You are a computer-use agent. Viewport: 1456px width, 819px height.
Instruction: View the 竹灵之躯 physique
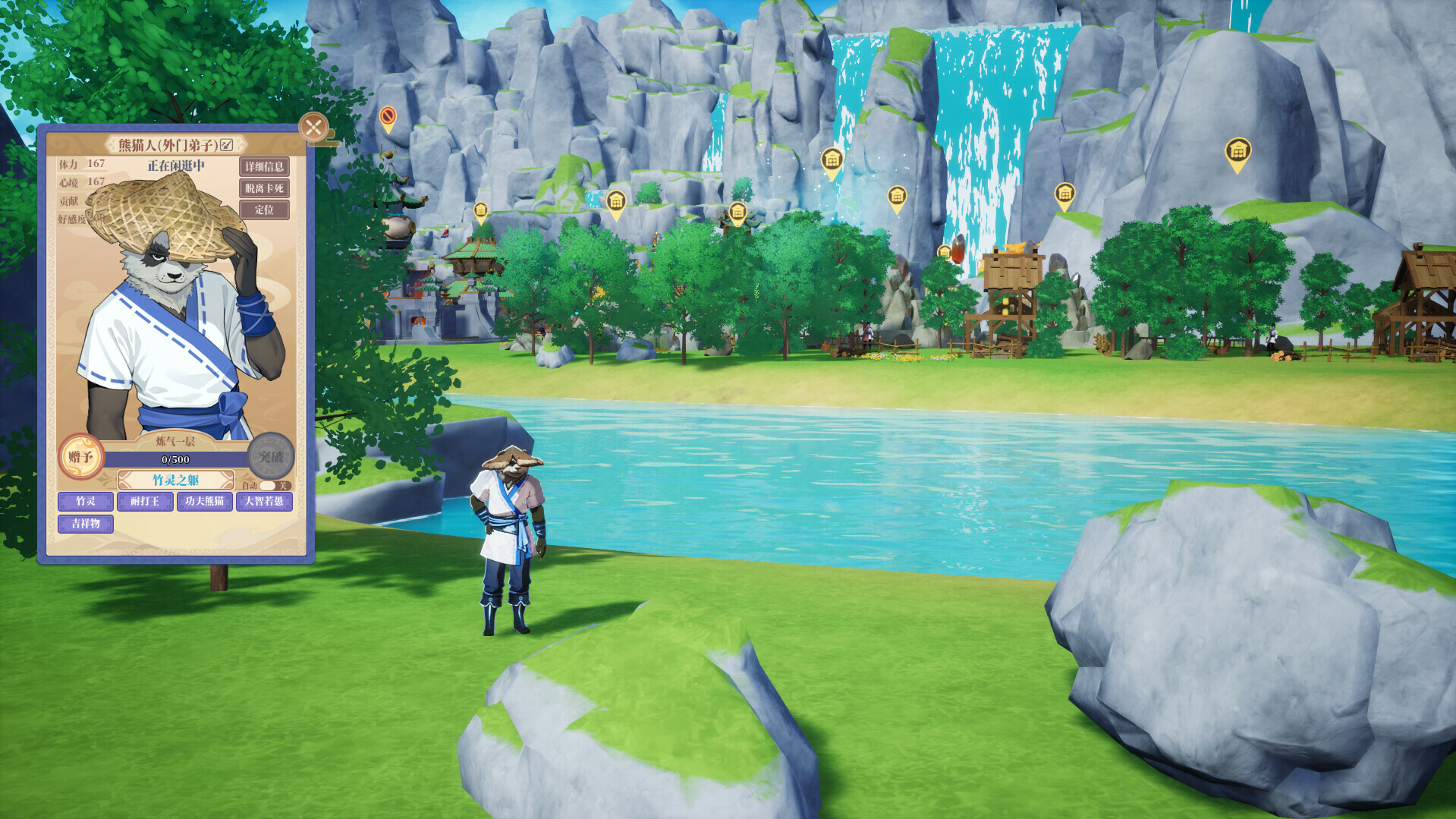[175, 480]
